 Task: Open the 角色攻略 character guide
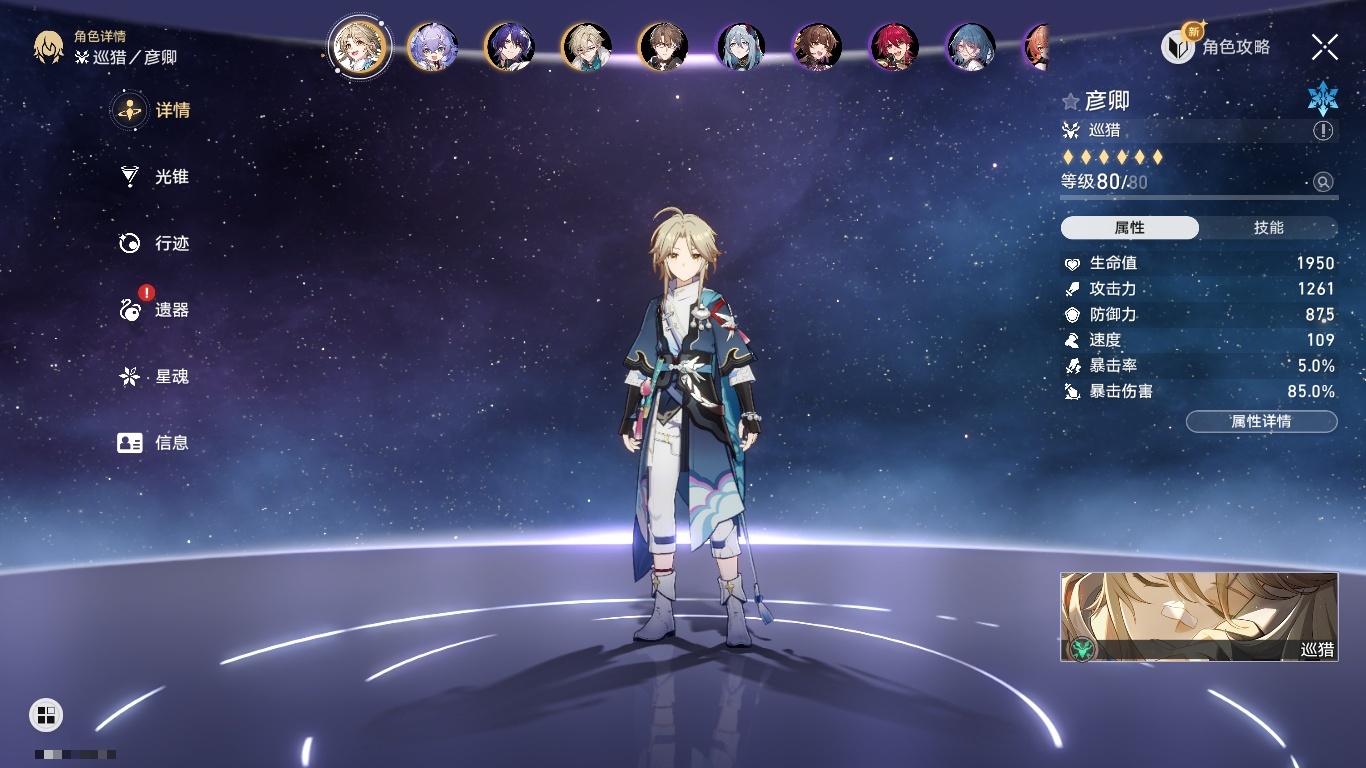1216,47
